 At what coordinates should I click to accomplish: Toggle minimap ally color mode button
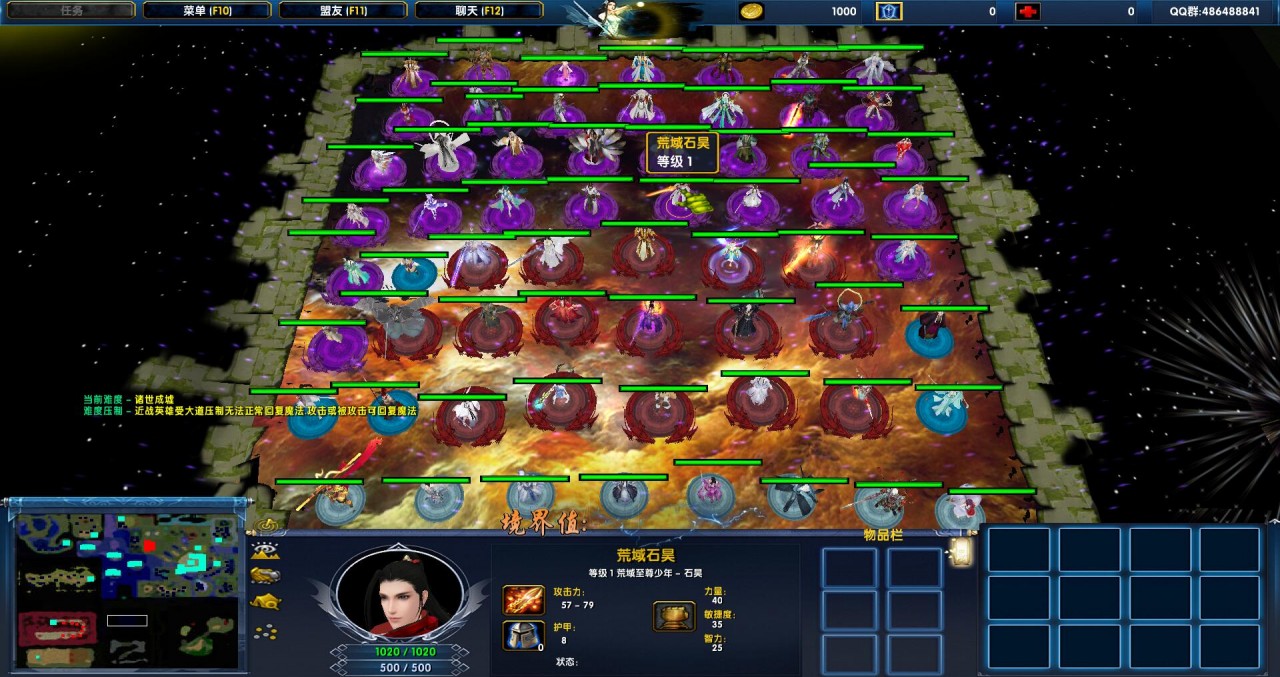pyautogui.click(x=266, y=575)
